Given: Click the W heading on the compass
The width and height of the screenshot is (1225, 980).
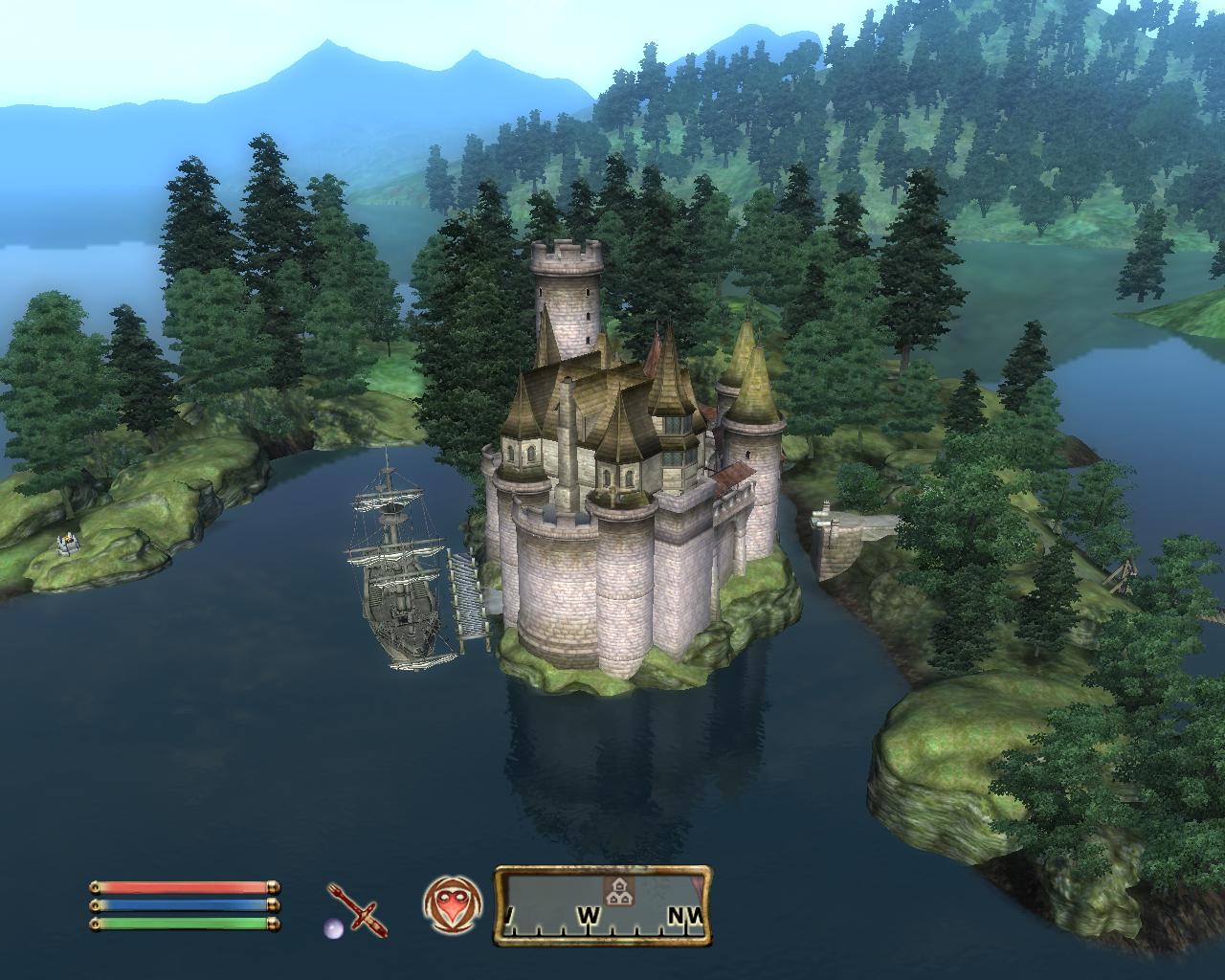Looking at the screenshot, I should click(x=588, y=916).
